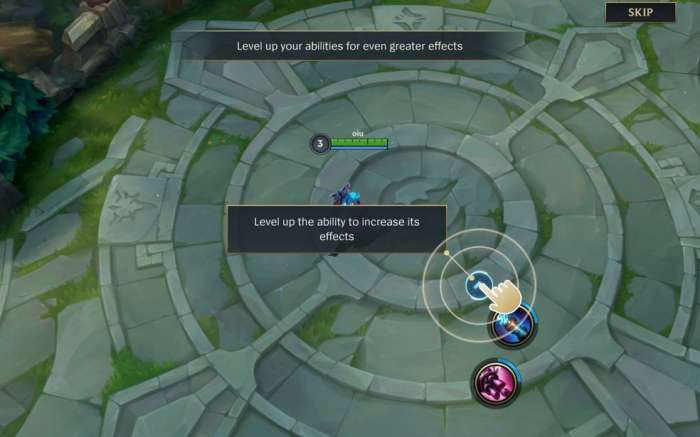Skip the tutorial with the SKIP button

point(639,13)
